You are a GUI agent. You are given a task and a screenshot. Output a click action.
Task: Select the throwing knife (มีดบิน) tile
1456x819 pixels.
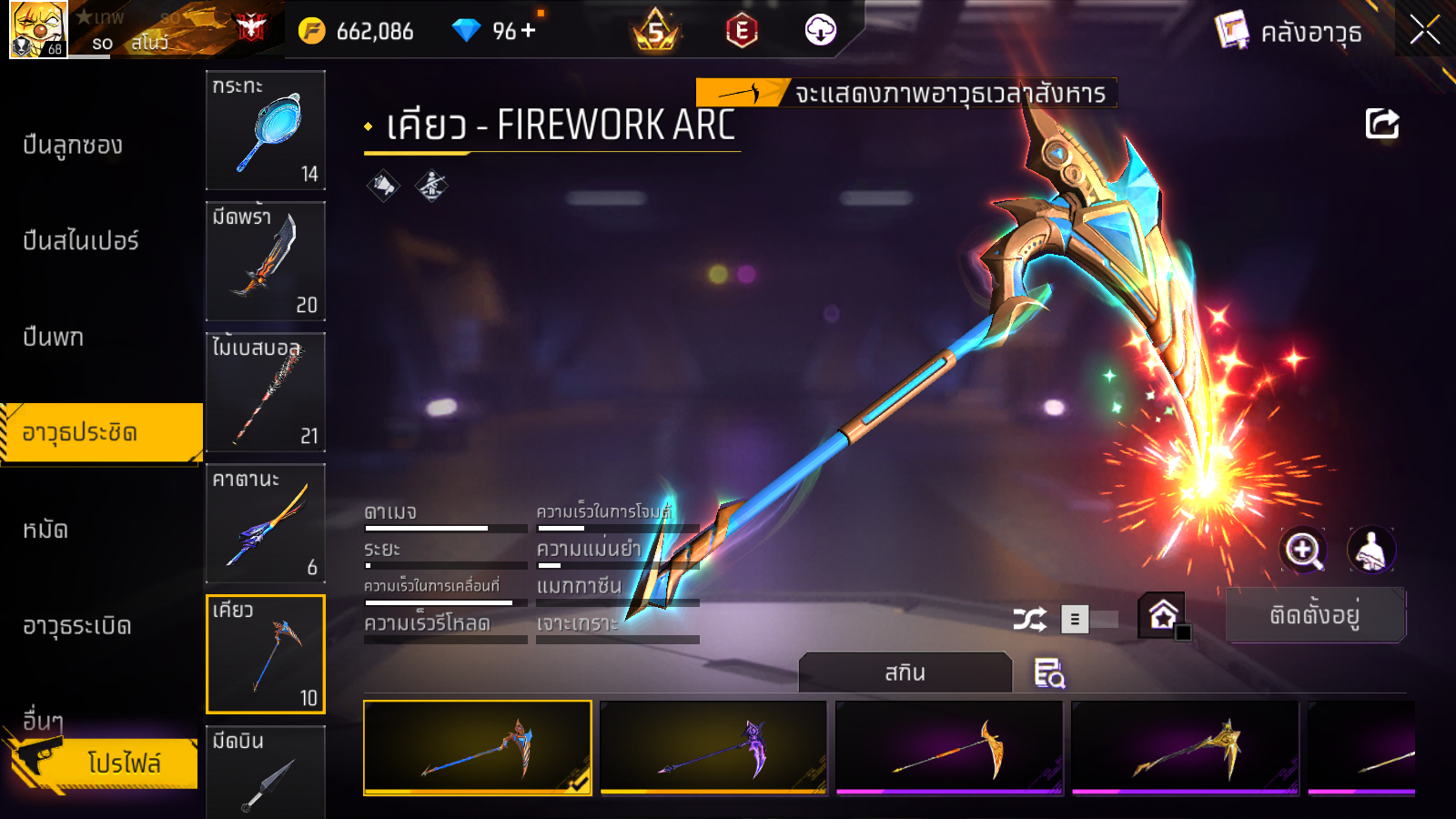[266, 772]
